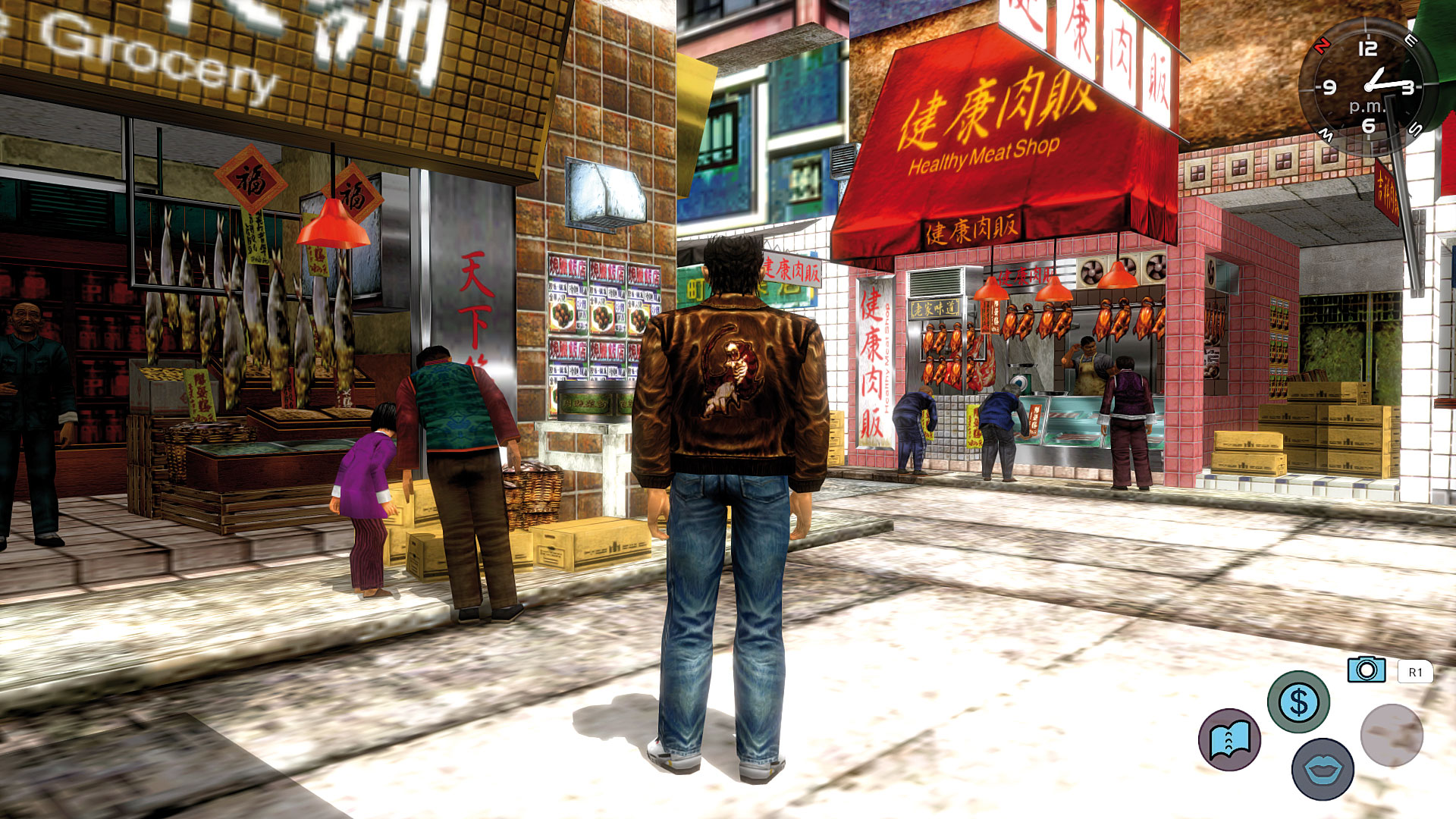Viewport: 1456px width, 819px height.
Task: Choose the blue lips talk icon
Action: pyautogui.click(x=1323, y=769)
